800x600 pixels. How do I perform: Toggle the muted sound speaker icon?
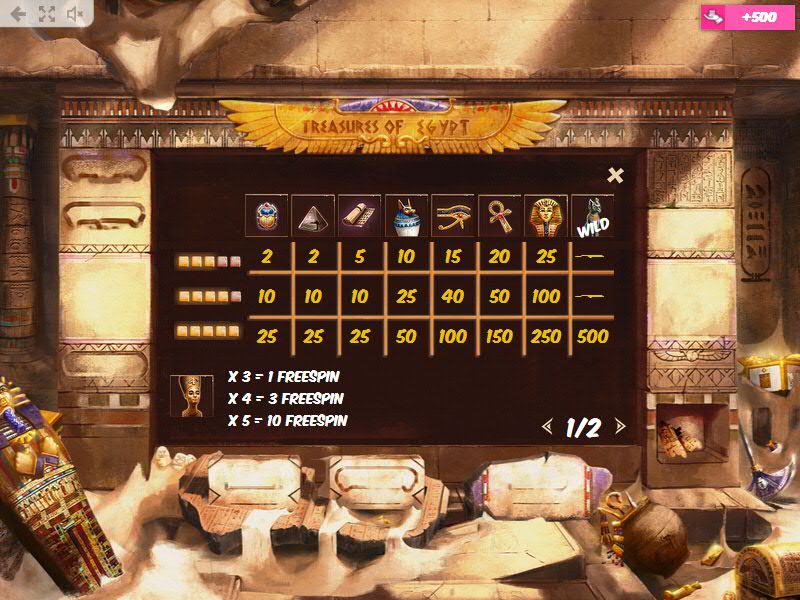tap(75, 14)
